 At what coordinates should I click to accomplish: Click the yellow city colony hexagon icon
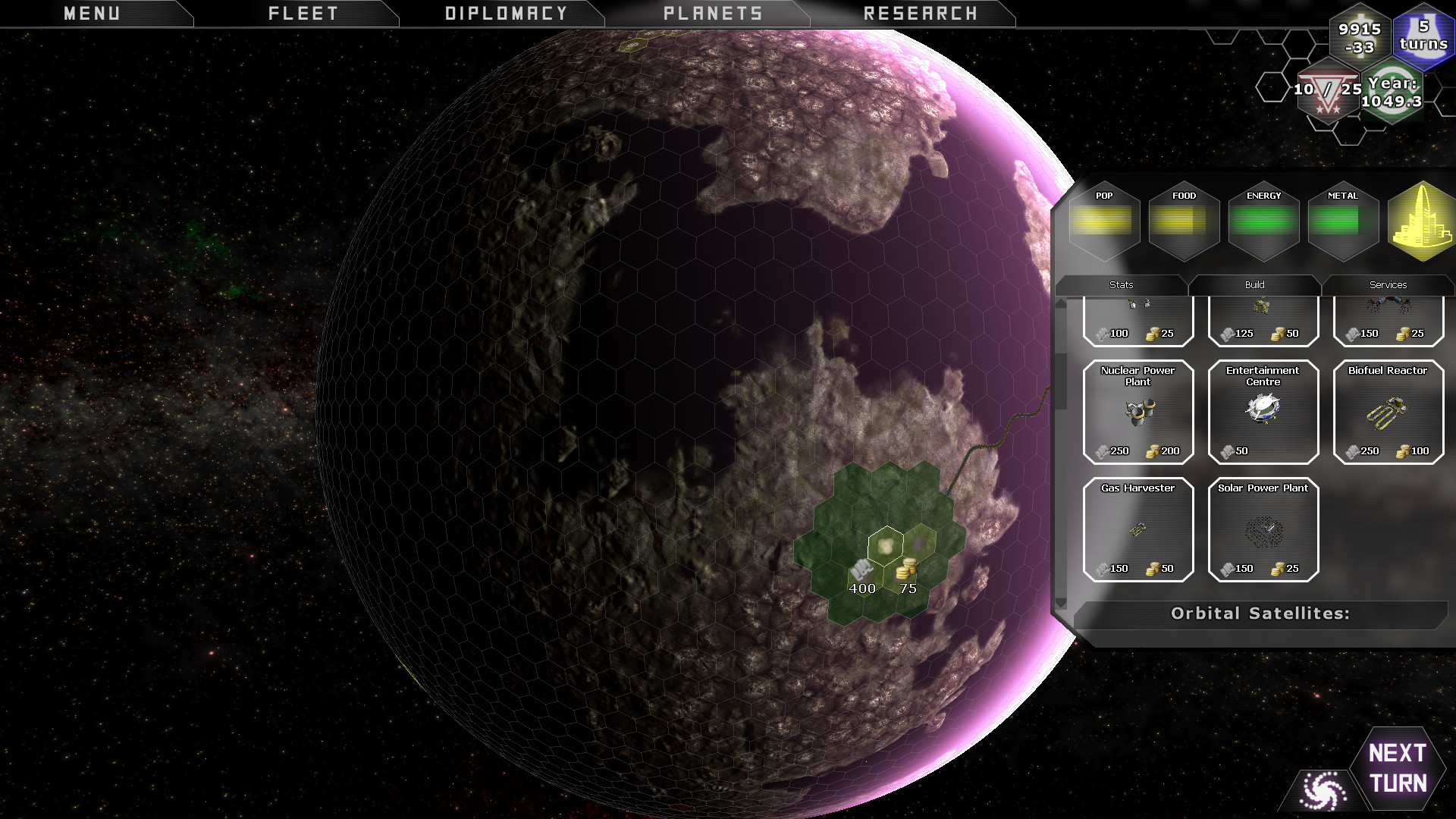click(1421, 224)
